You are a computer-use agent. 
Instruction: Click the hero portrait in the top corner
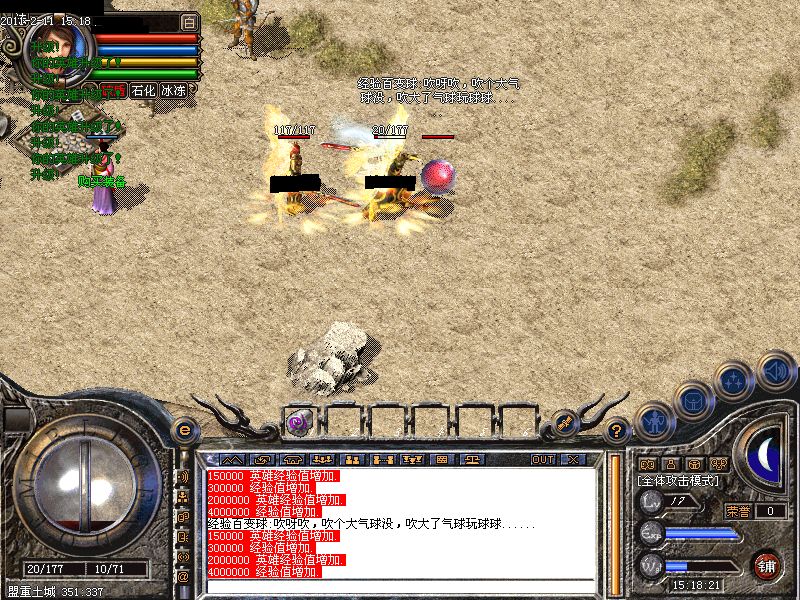pyautogui.click(x=62, y=45)
